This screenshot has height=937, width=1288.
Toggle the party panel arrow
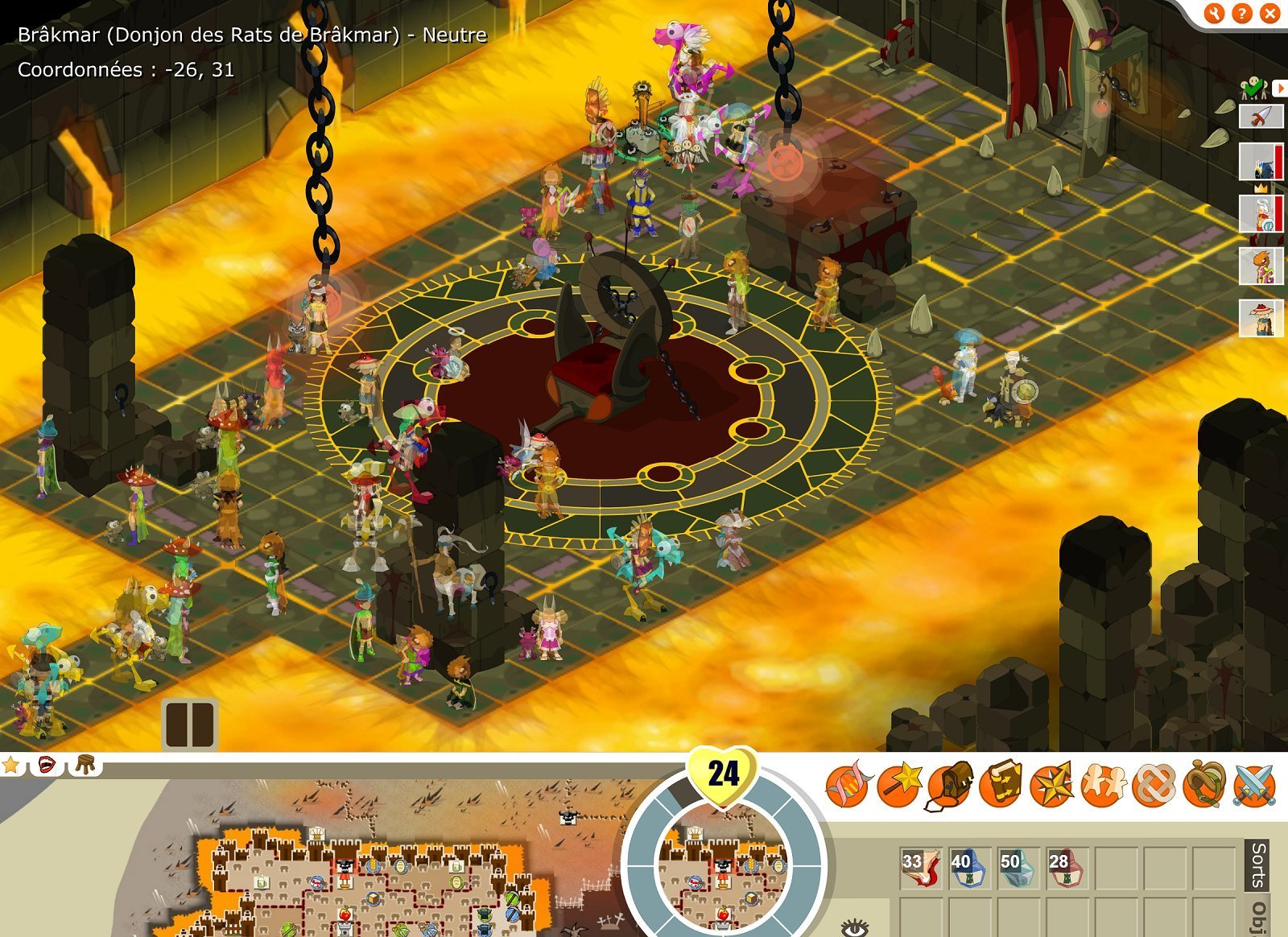pyautogui.click(x=1279, y=87)
